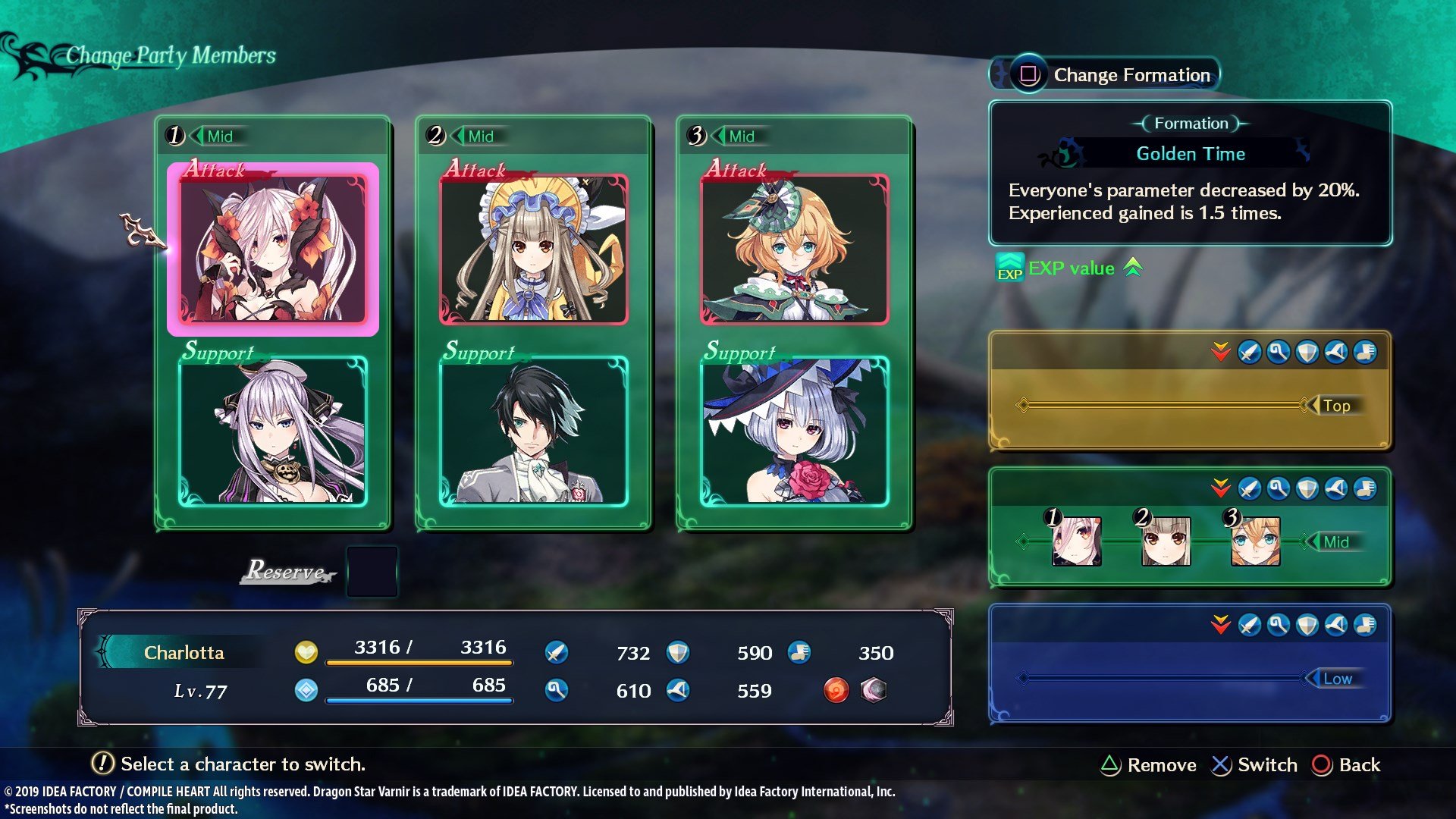Select the sword attack stat icon on Top row

(x=1249, y=353)
